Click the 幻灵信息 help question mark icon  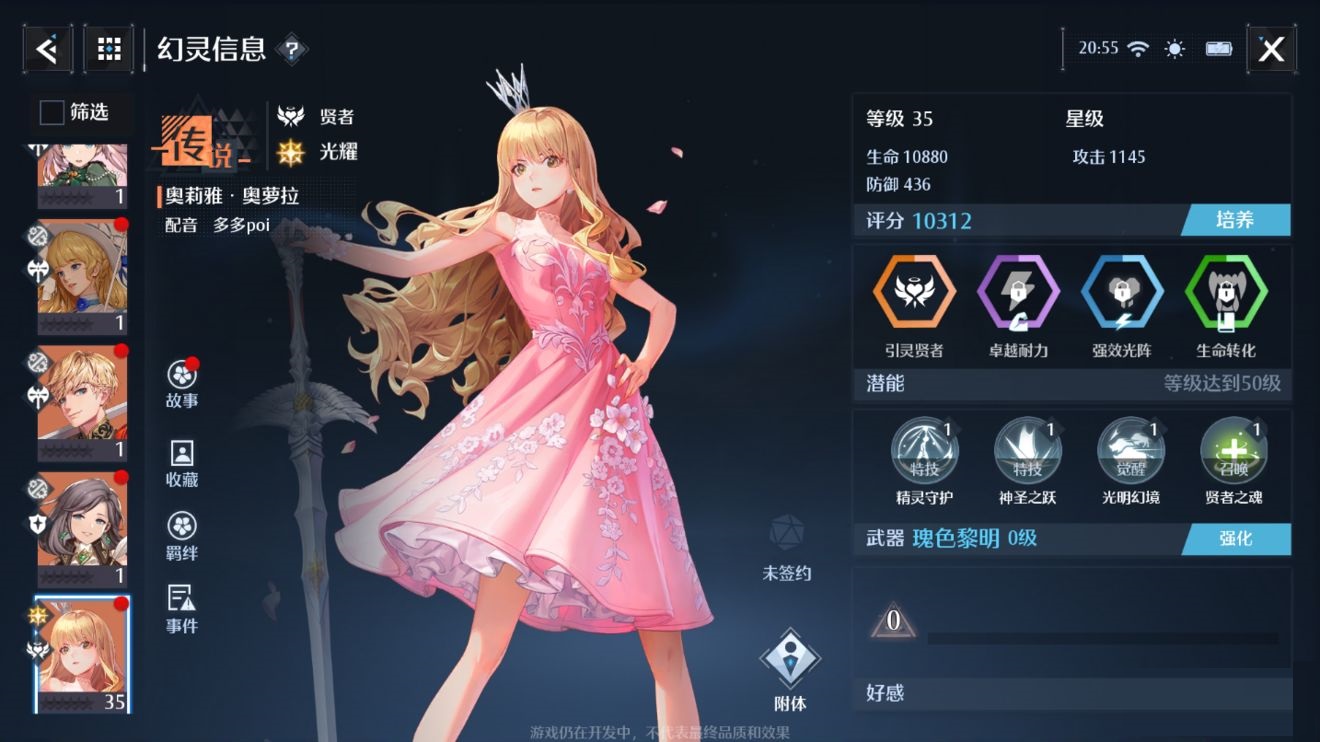pos(290,48)
